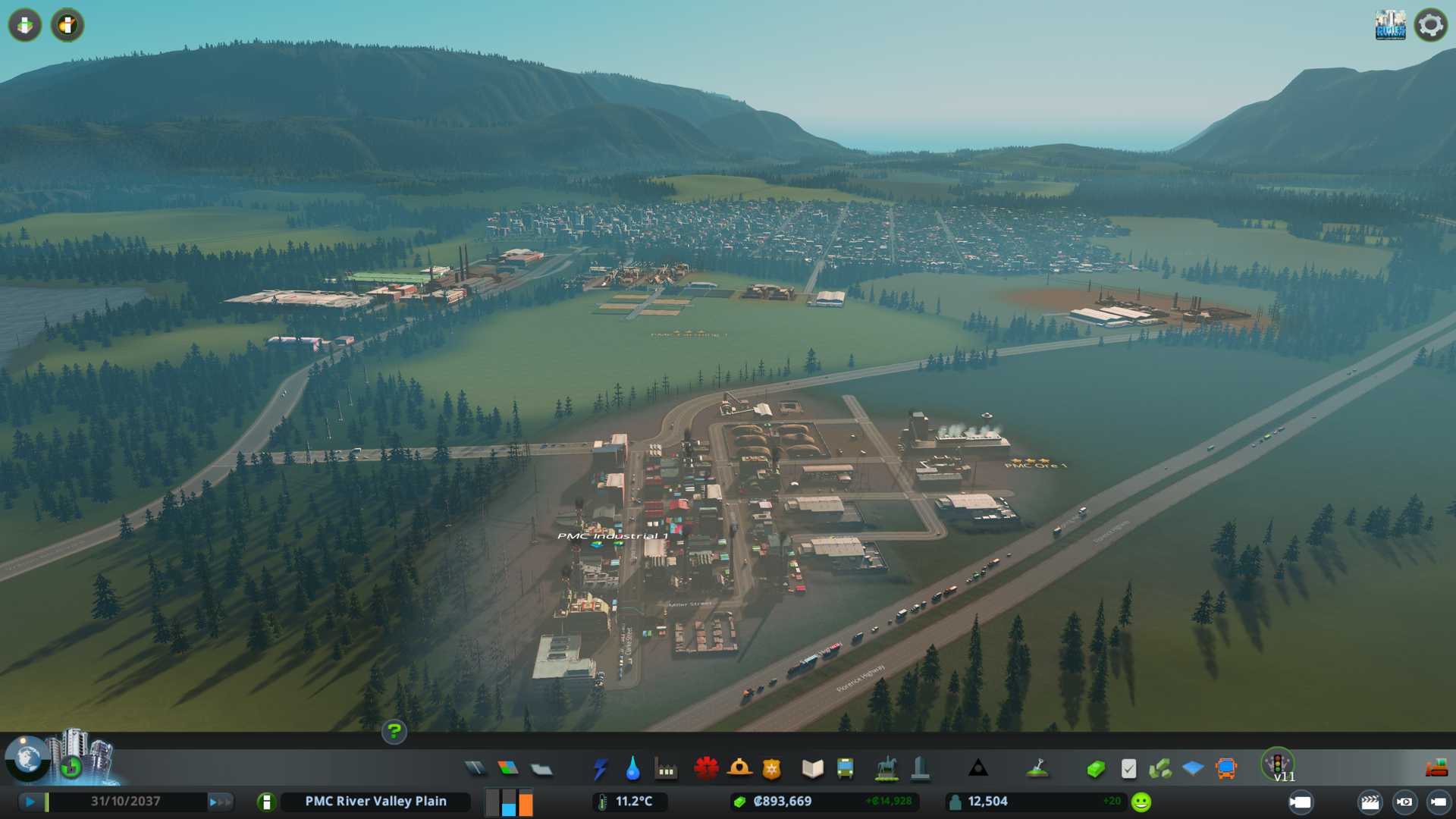Click the happy green smiley face

click(1141, 802)
